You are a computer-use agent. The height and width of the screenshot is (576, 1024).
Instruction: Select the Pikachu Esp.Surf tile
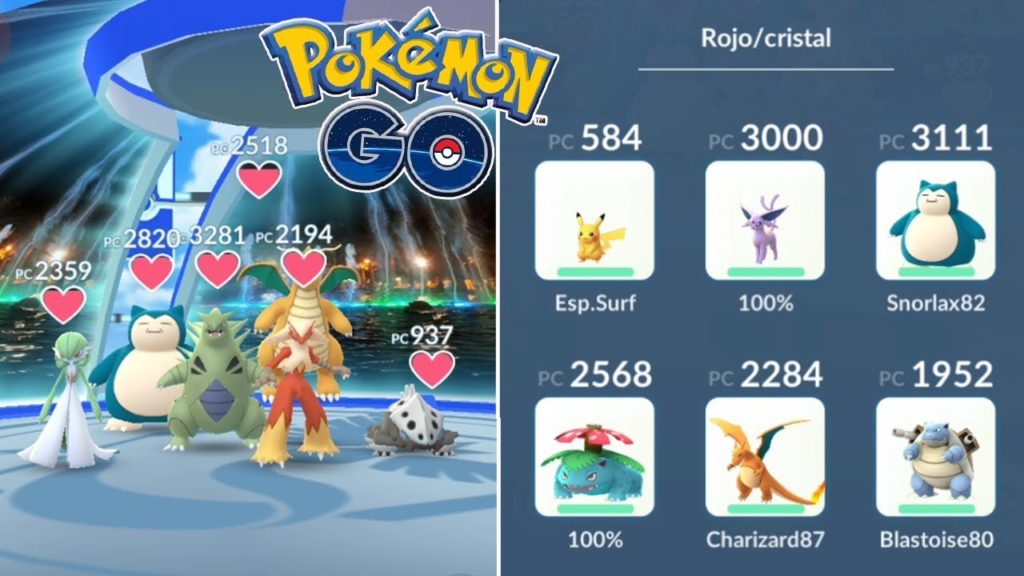click(x=595, y=220)
